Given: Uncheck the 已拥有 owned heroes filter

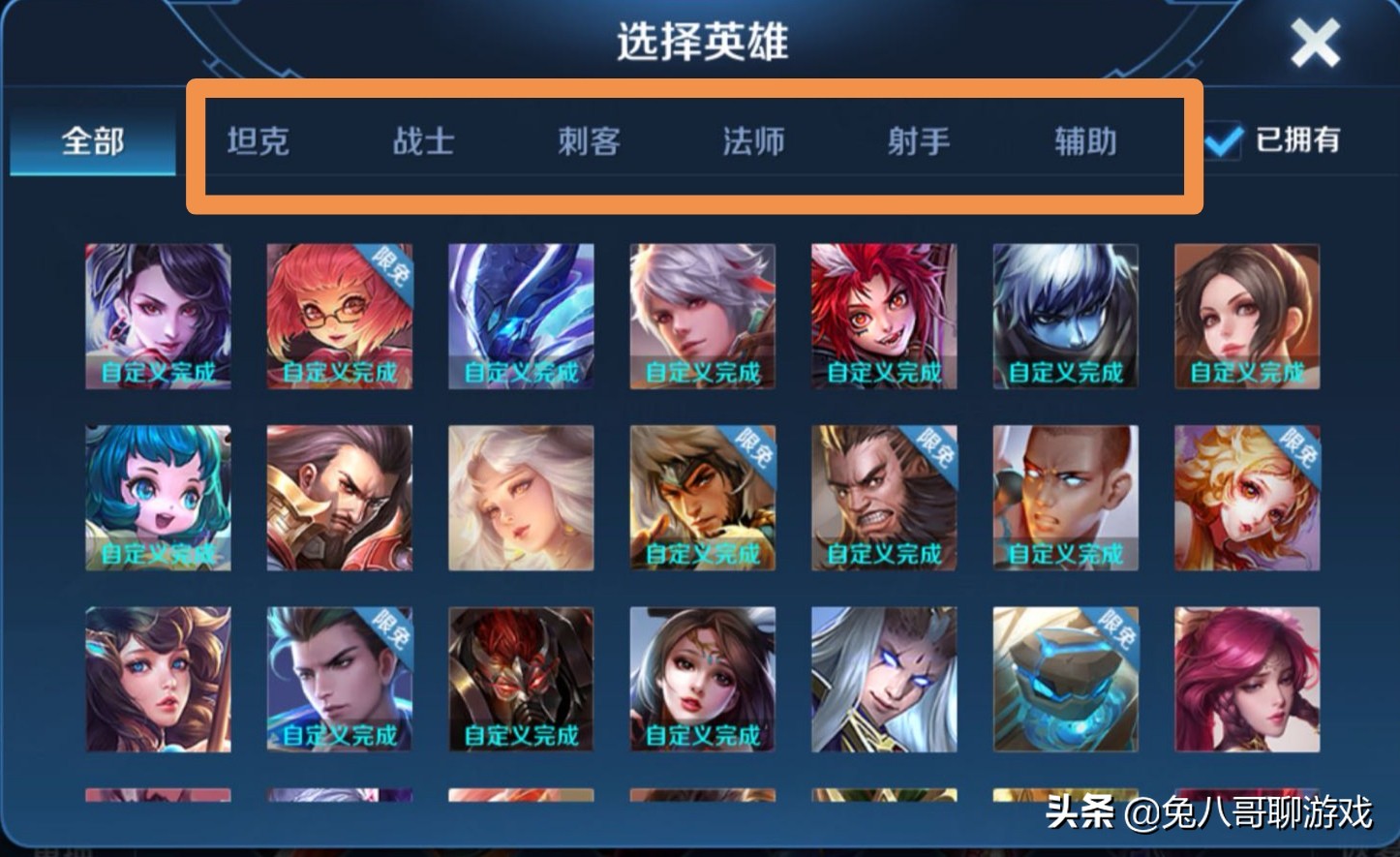Looking at the screenshot, I should click(1224, 141).
